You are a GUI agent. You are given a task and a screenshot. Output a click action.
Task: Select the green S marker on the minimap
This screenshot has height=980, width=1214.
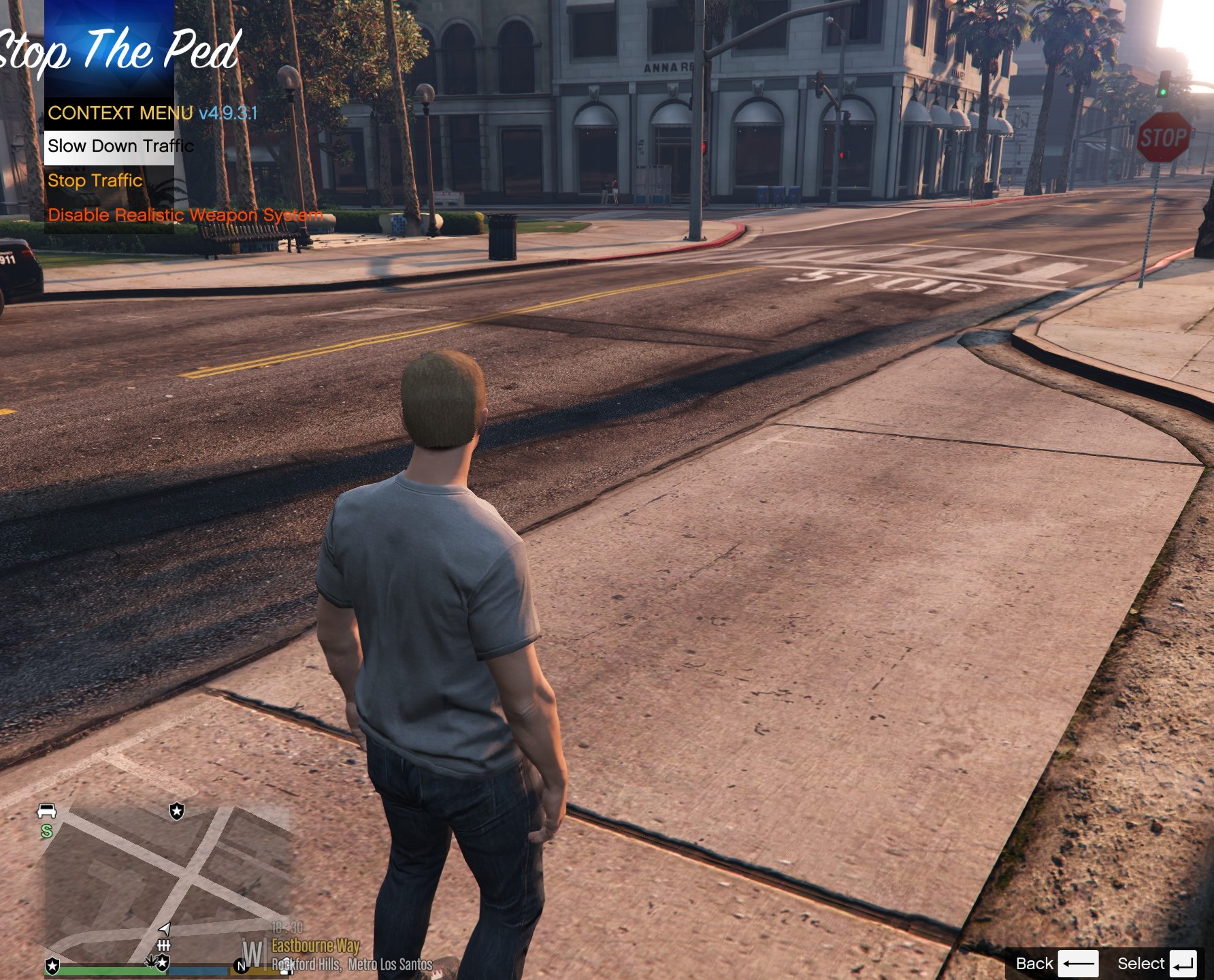[46, 831]
